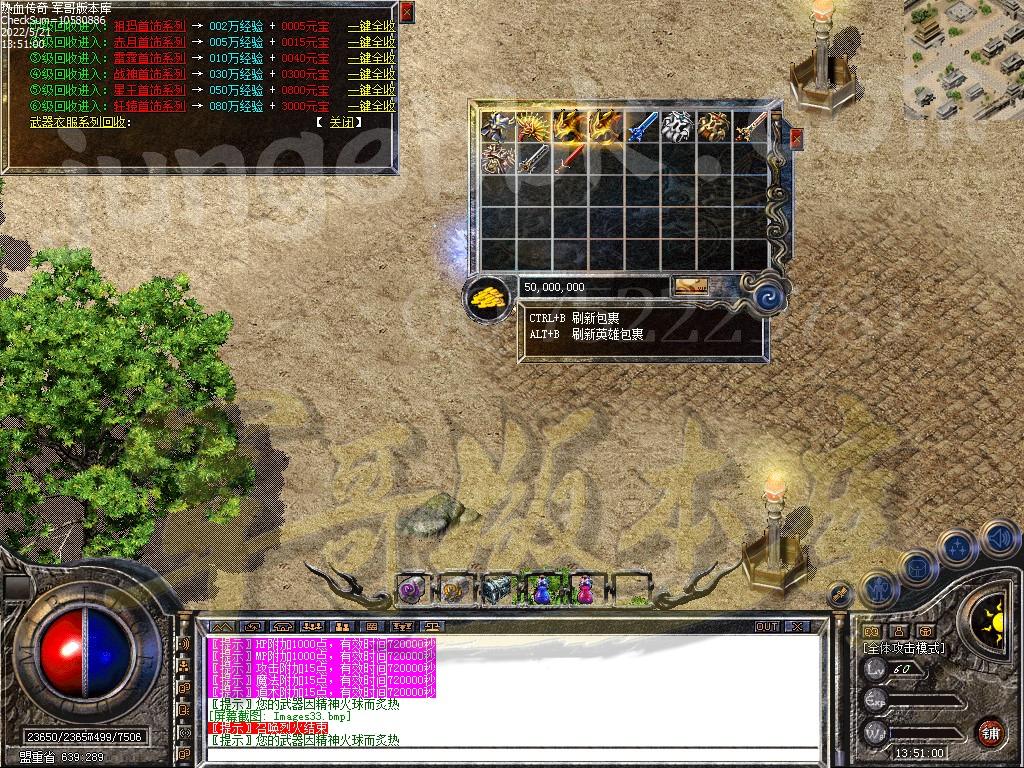This screenshot has height=768, width=1024.
Task: Close the inventory bag with red X
Action: tap(796, 137)
